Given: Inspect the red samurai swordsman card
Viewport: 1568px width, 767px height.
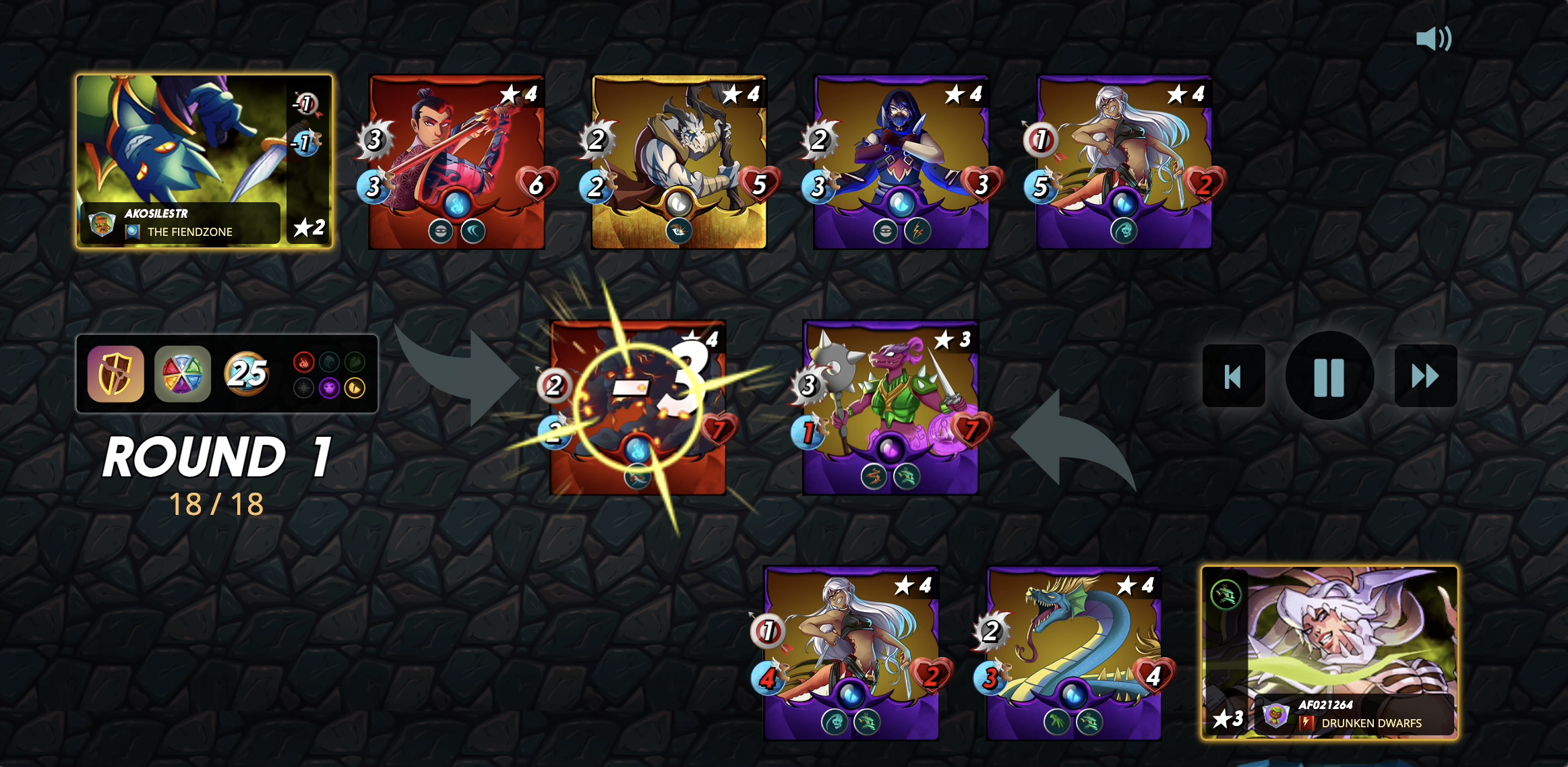Looking at the screenshot, I should (456, 162).
